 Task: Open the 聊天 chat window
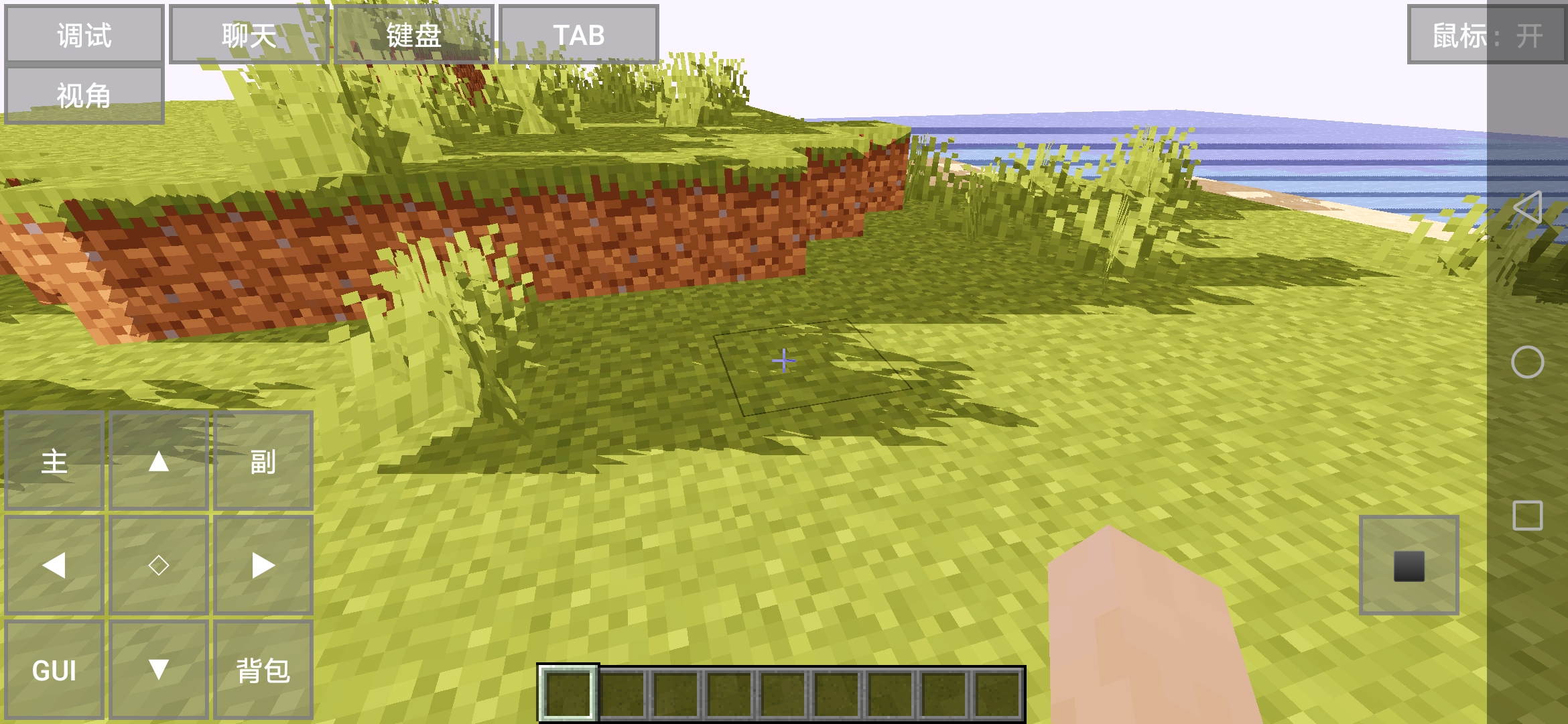coord(248,35)
